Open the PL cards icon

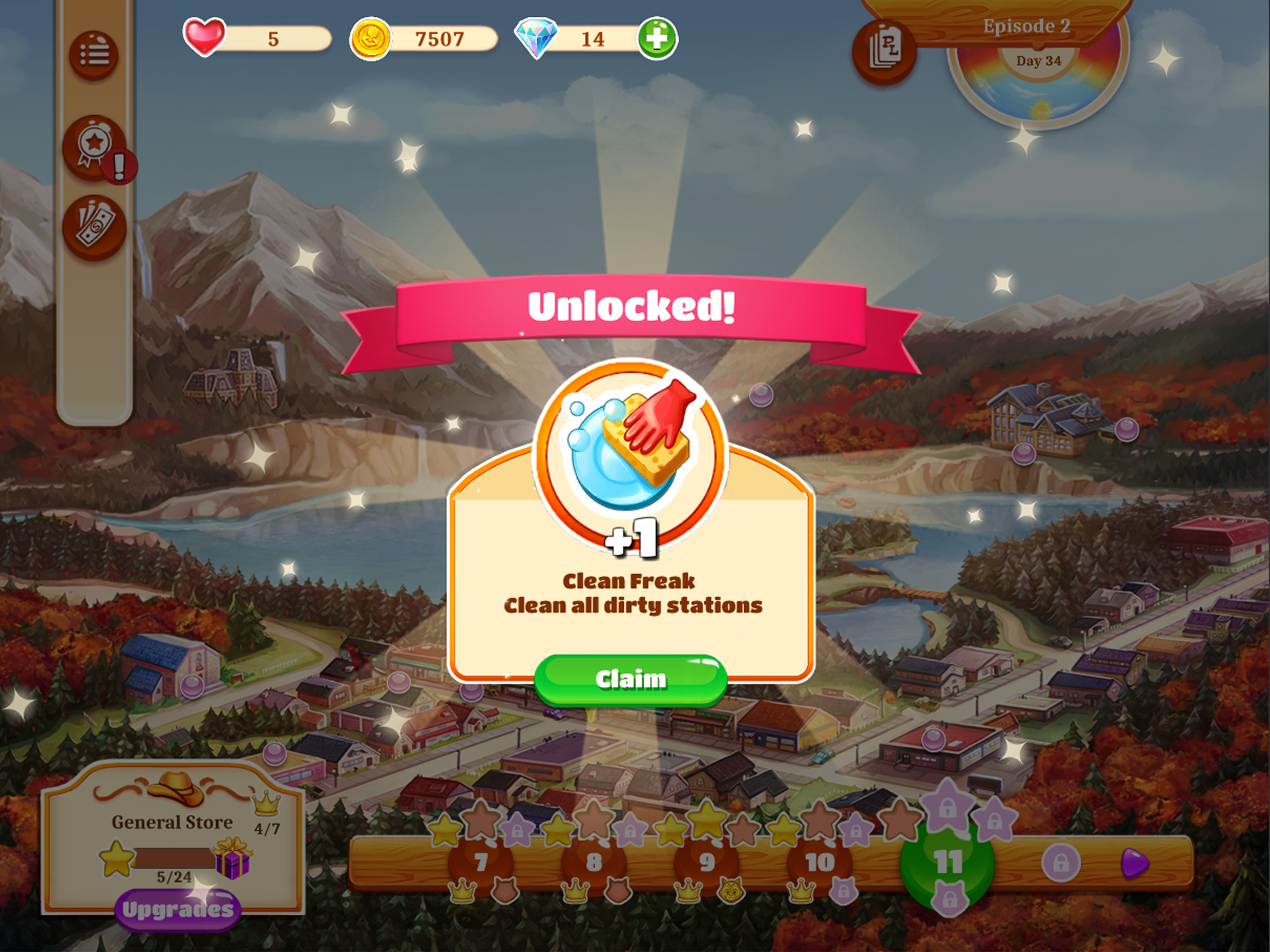coord(885,53)
